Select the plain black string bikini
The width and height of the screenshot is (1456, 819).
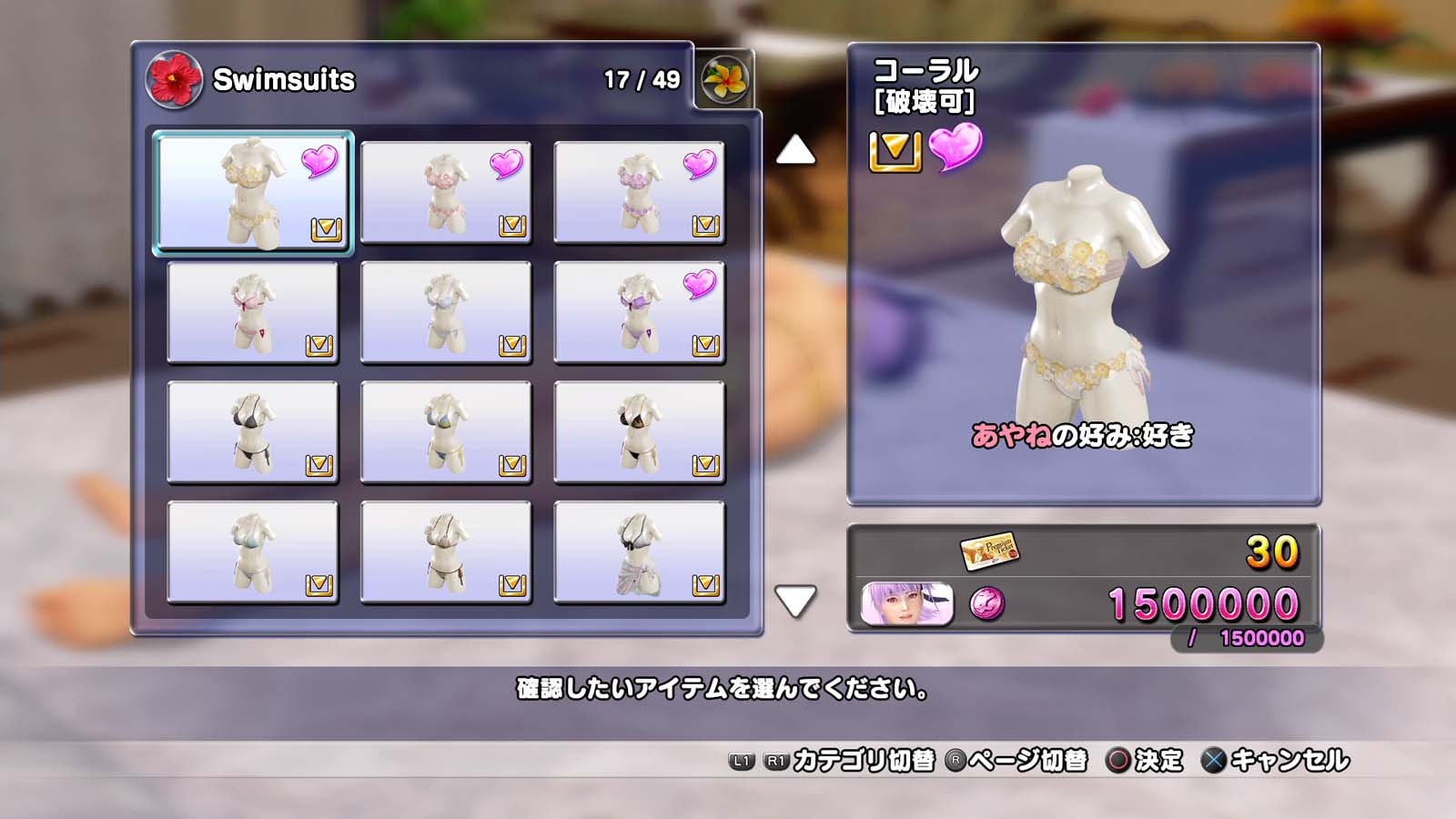click(253, 432)
